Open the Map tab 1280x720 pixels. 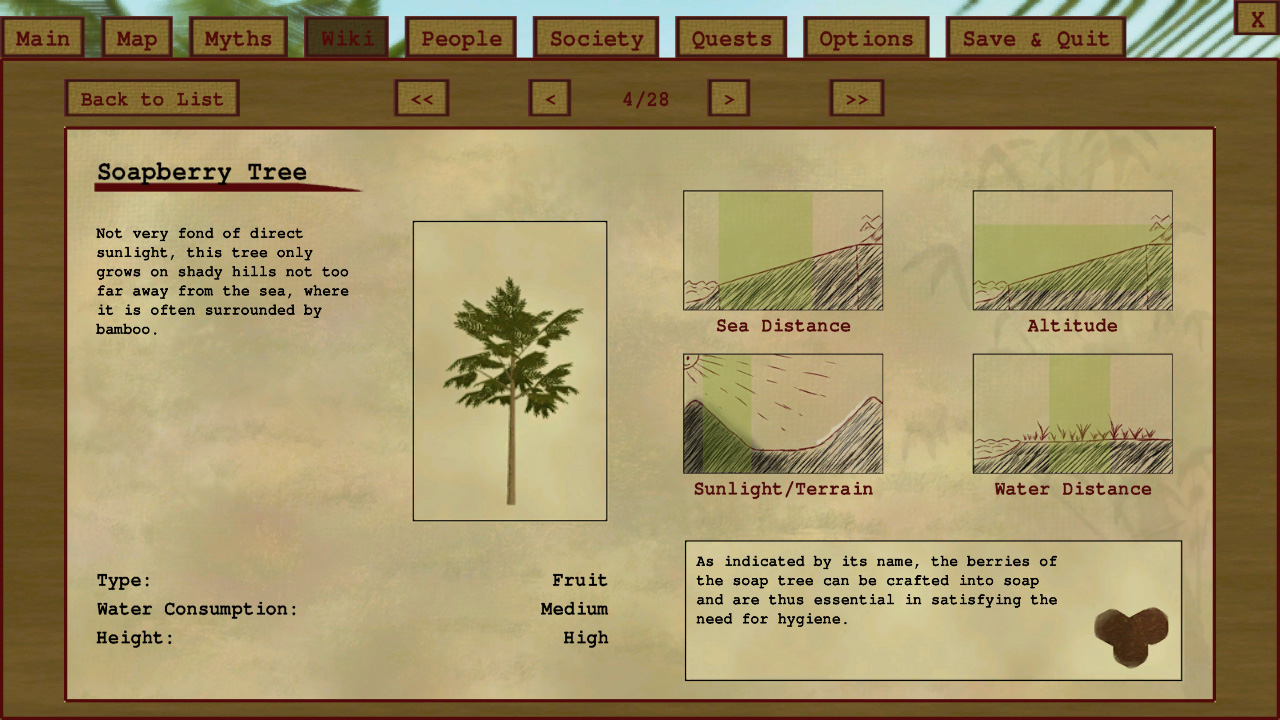coord(137,39)
